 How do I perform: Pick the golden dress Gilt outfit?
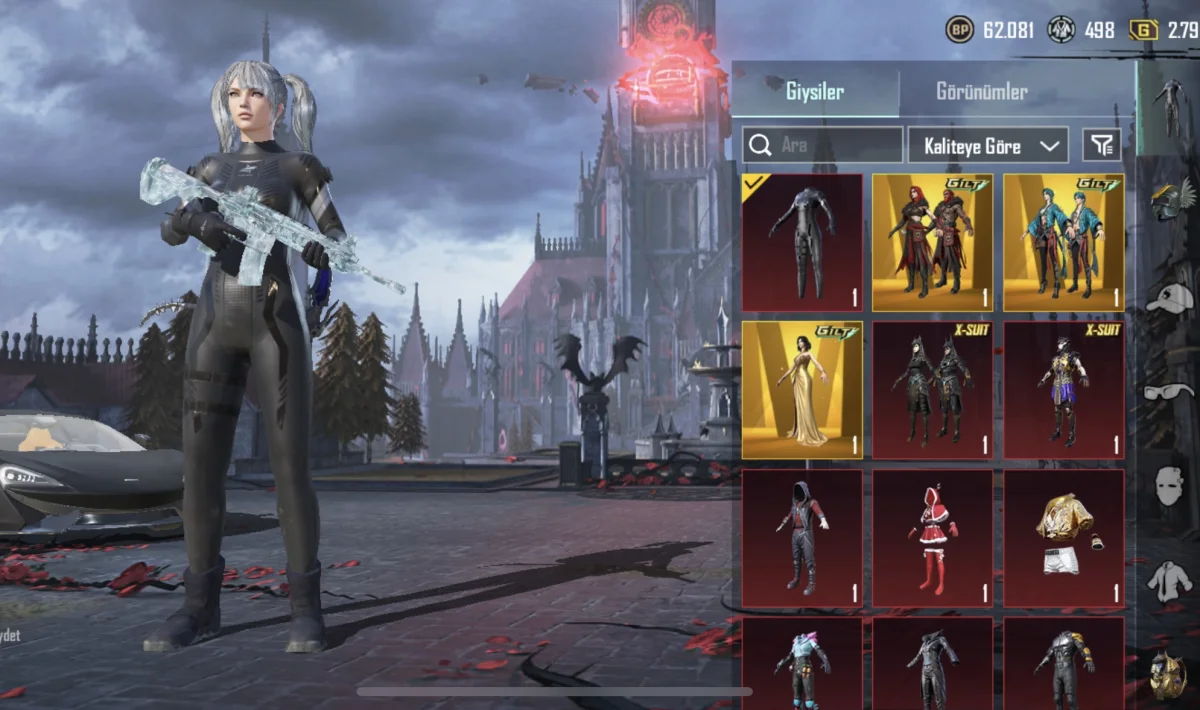point(802,390)
